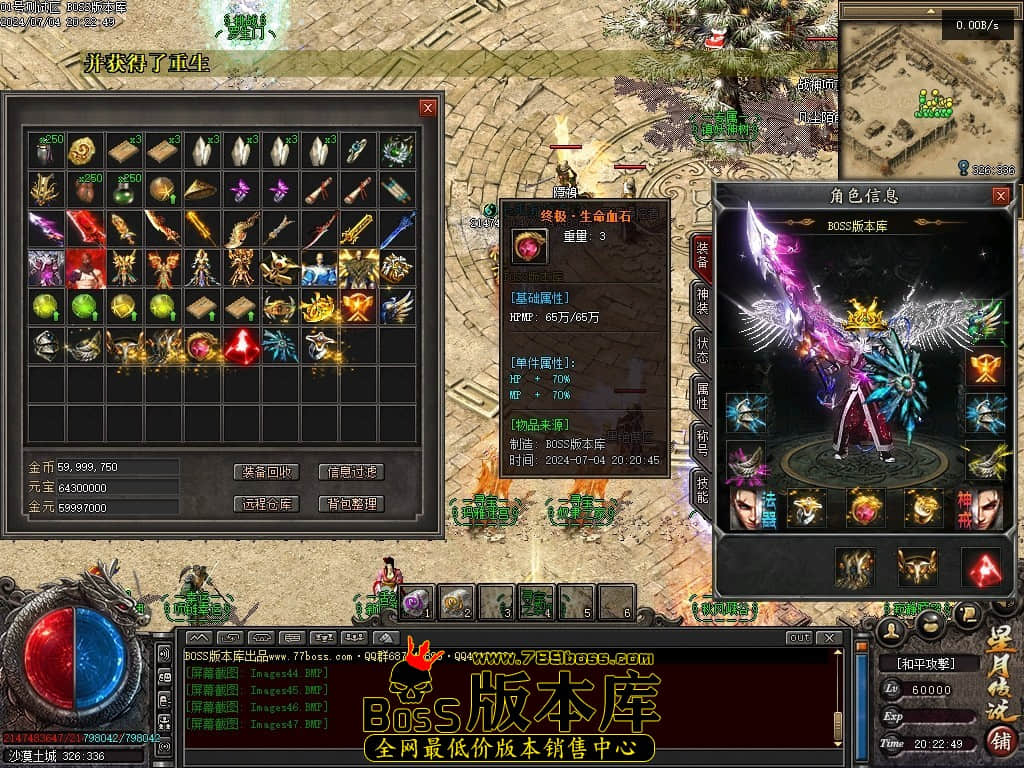Use the item in hotbar slot 1

pyautogui.click(x=417, y=602)
